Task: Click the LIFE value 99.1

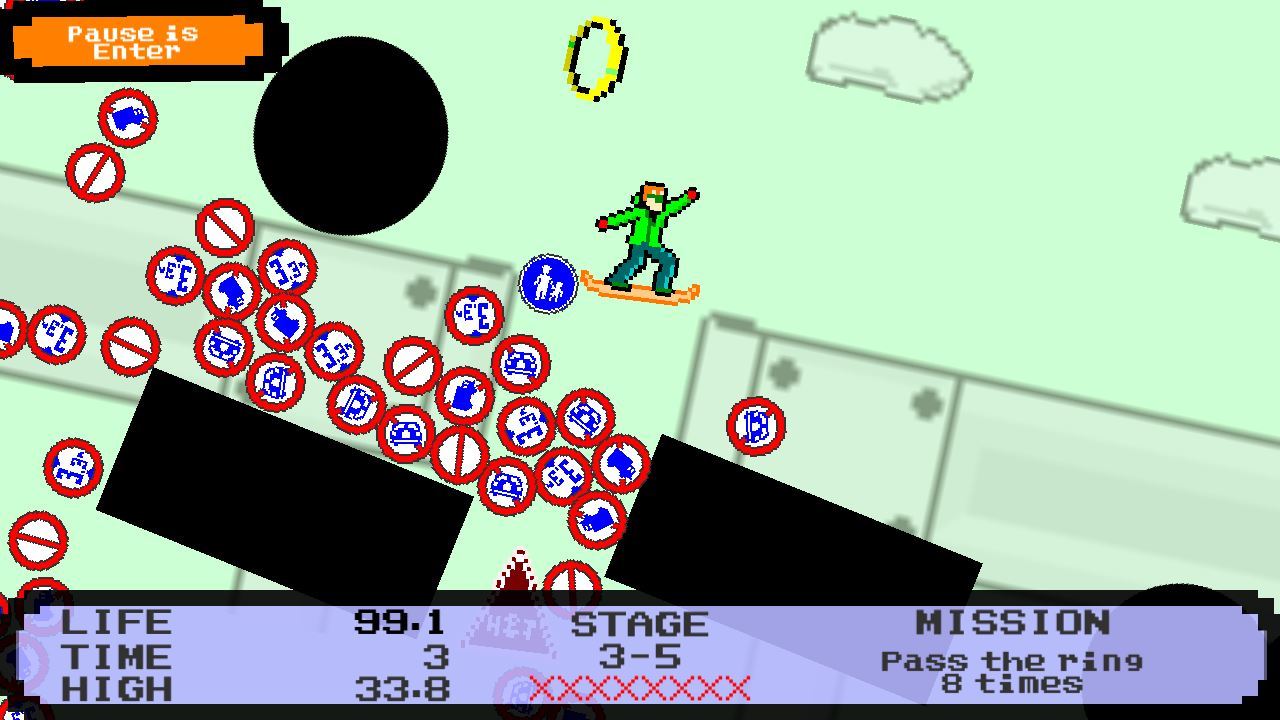Action: point(400,622)
